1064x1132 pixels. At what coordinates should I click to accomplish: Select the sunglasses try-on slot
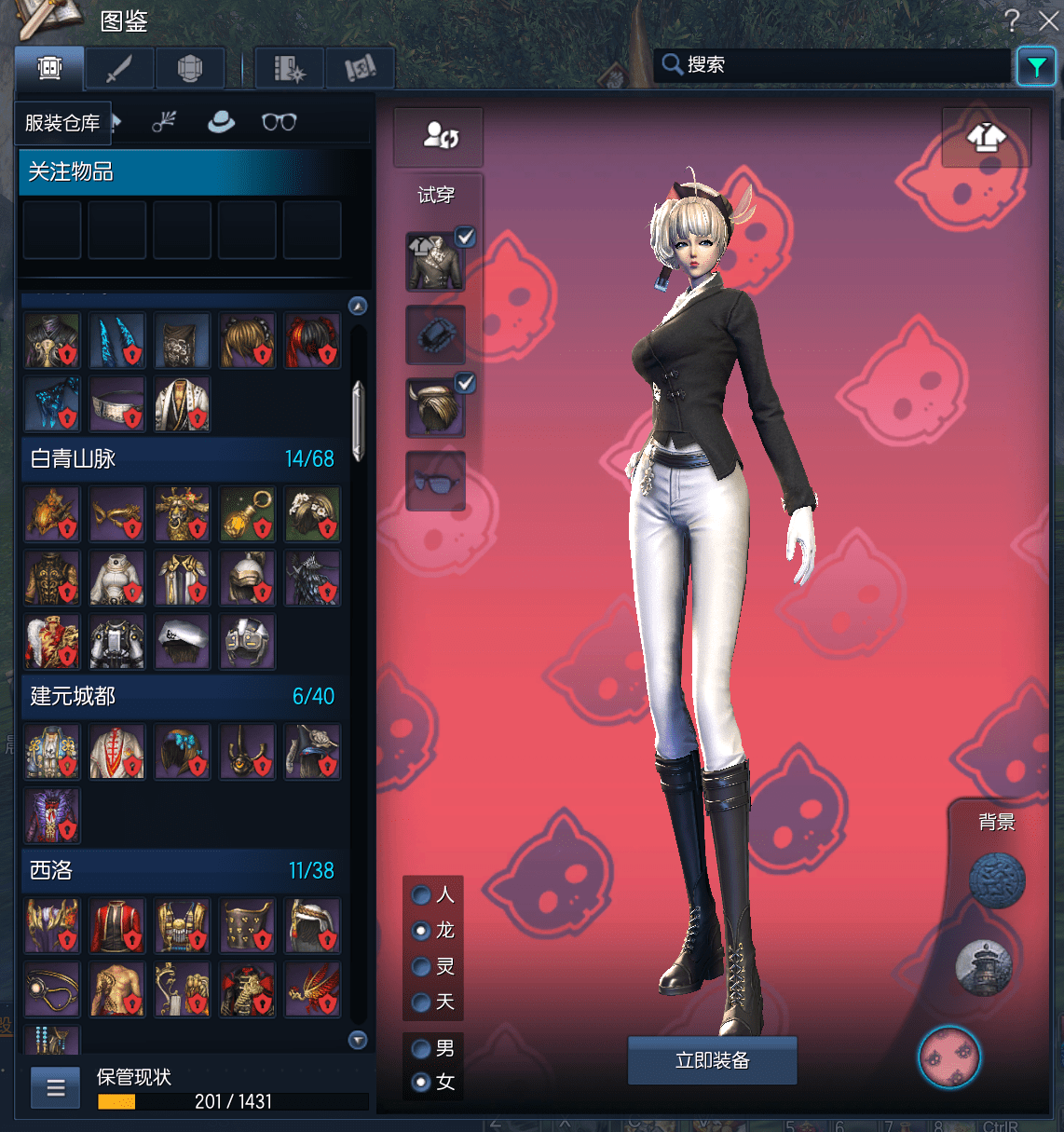[x=435, y=481]
